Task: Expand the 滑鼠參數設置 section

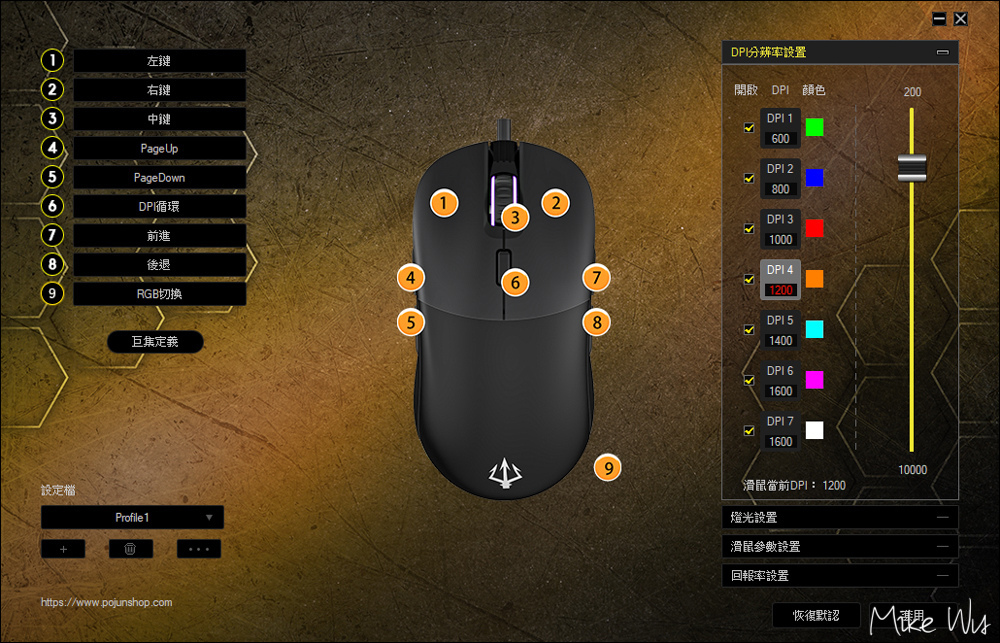Action: pos(839,547)
